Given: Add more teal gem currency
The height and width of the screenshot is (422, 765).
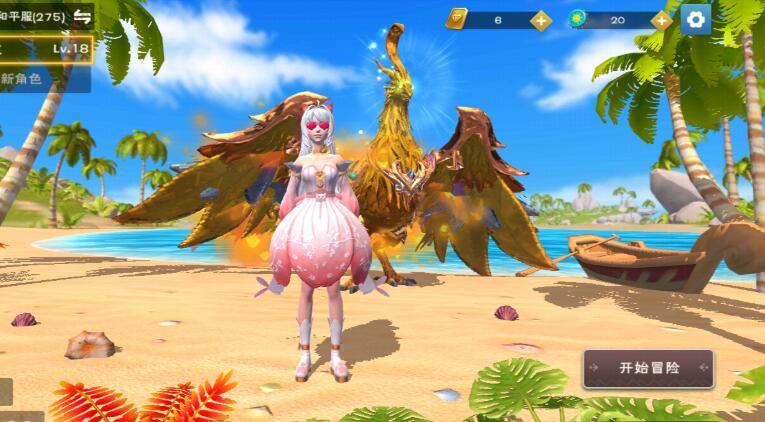Looking at the screenshot, I should coord(661,20).
